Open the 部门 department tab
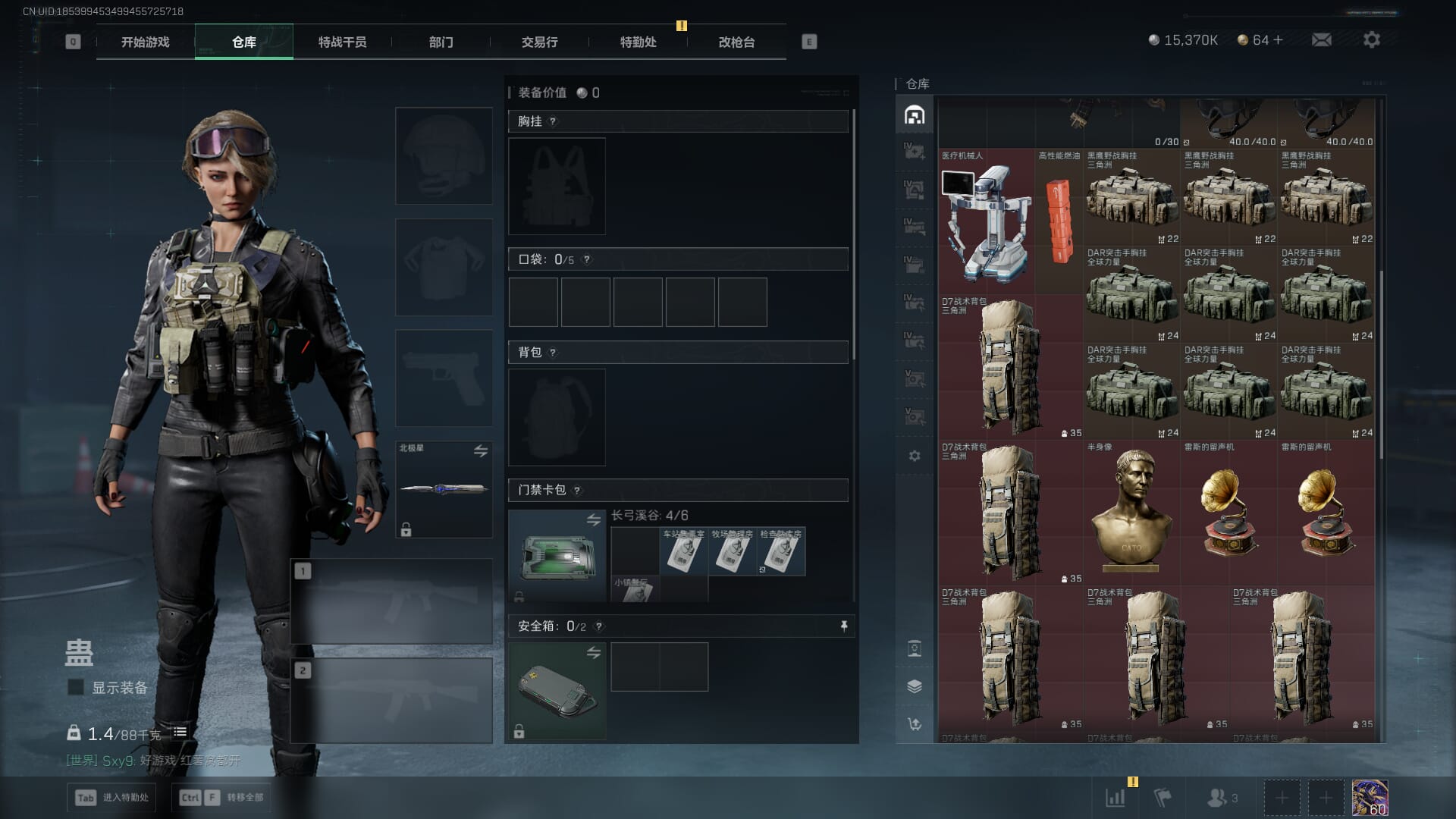This screenshot has width=1456, height=819. coord(441,42)
